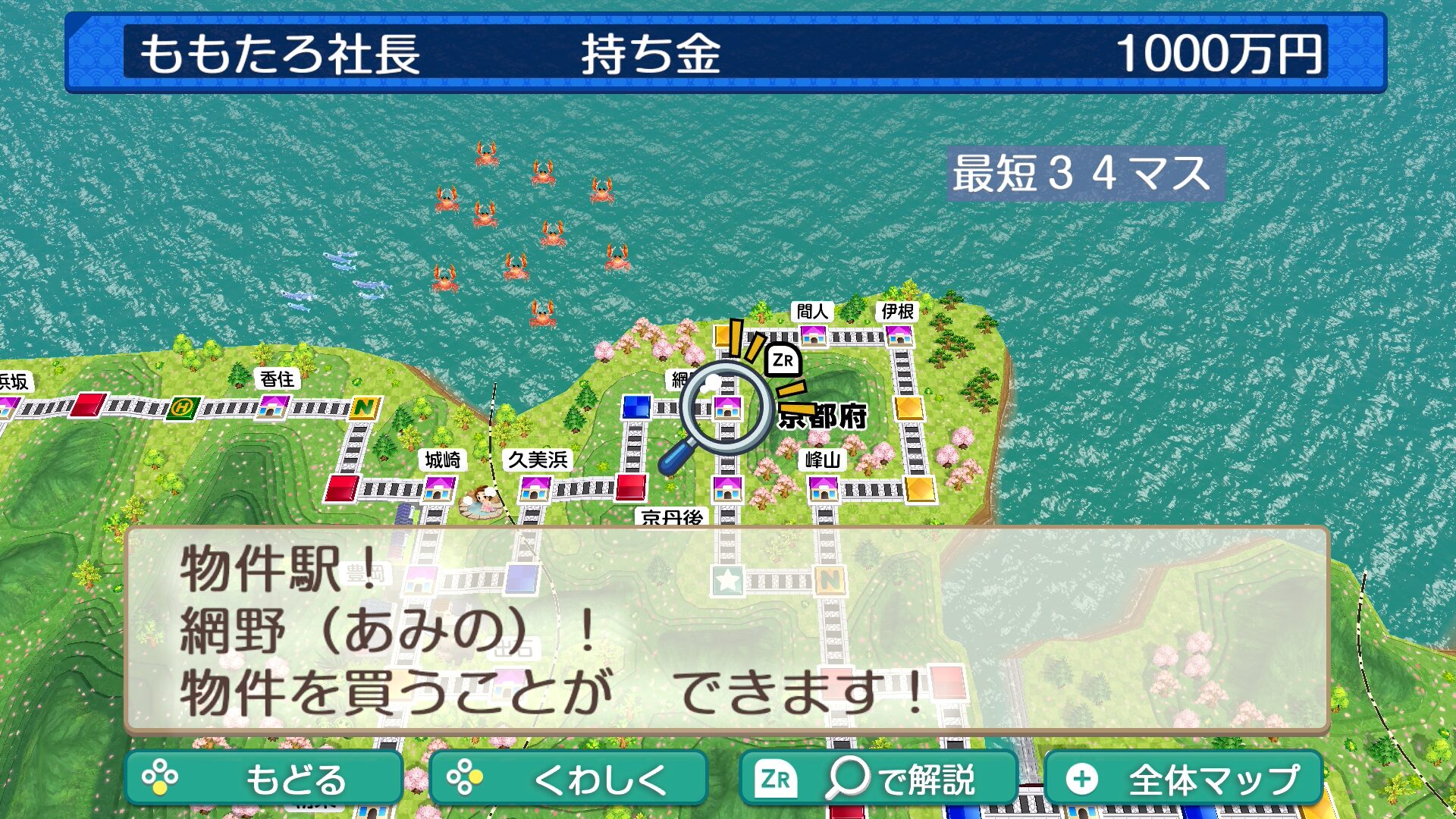Show the 全体マップ full map
The image size is (1456, 819).
pyautogui.click(x=1183, y=778)
